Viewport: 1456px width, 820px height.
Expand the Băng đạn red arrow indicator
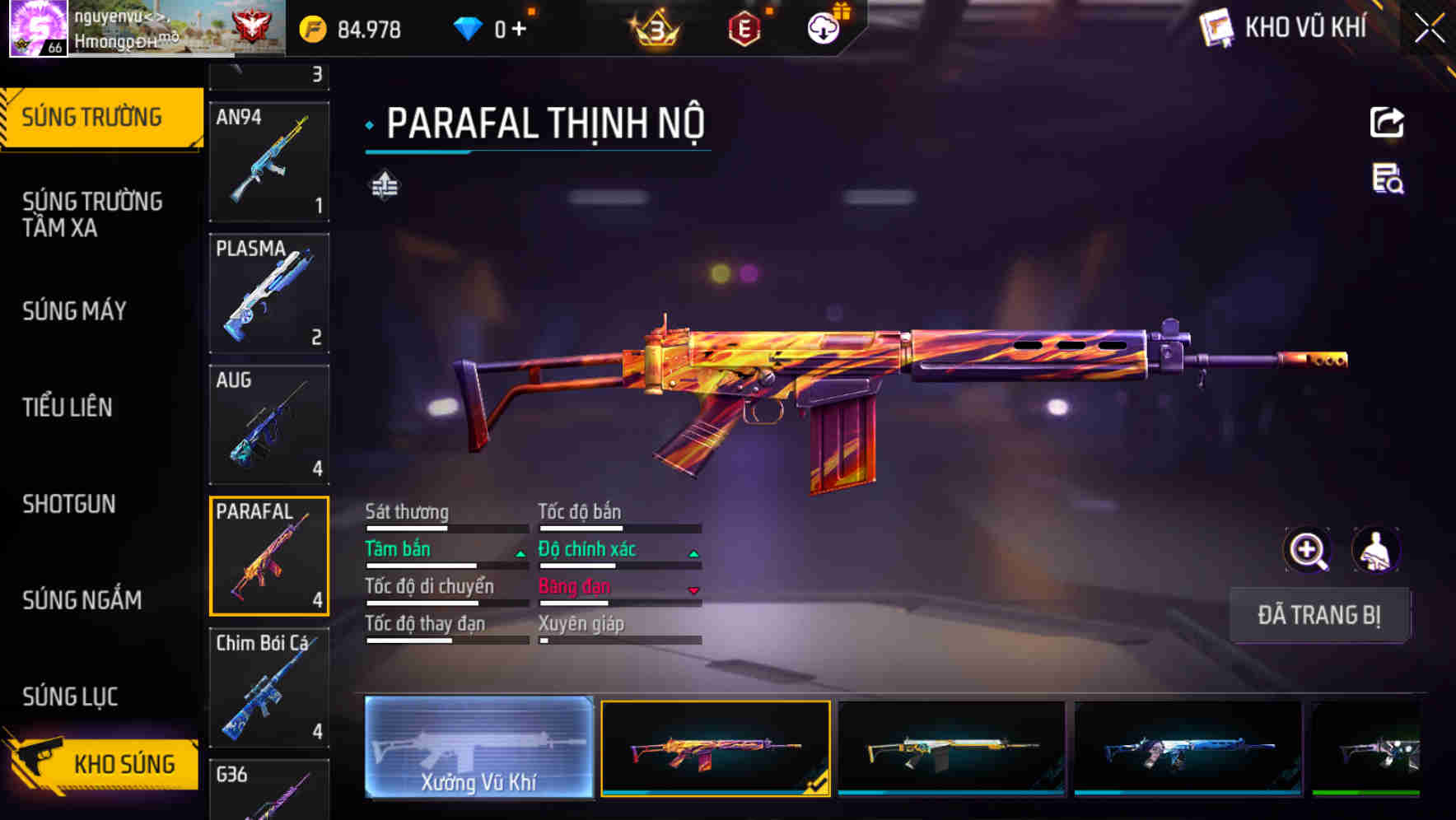point(693,590)
